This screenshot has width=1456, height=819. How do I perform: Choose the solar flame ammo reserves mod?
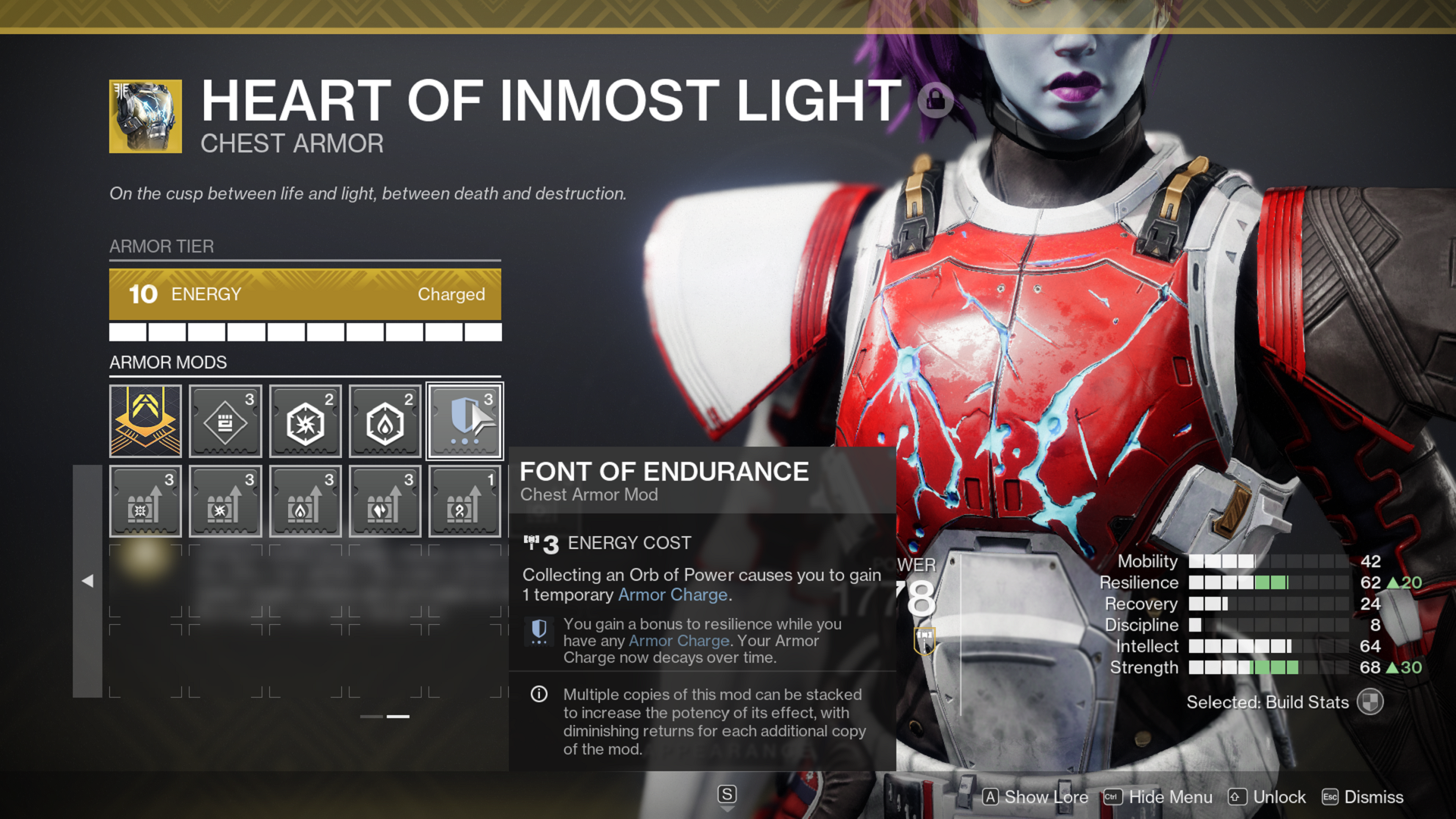pos(306,501)
